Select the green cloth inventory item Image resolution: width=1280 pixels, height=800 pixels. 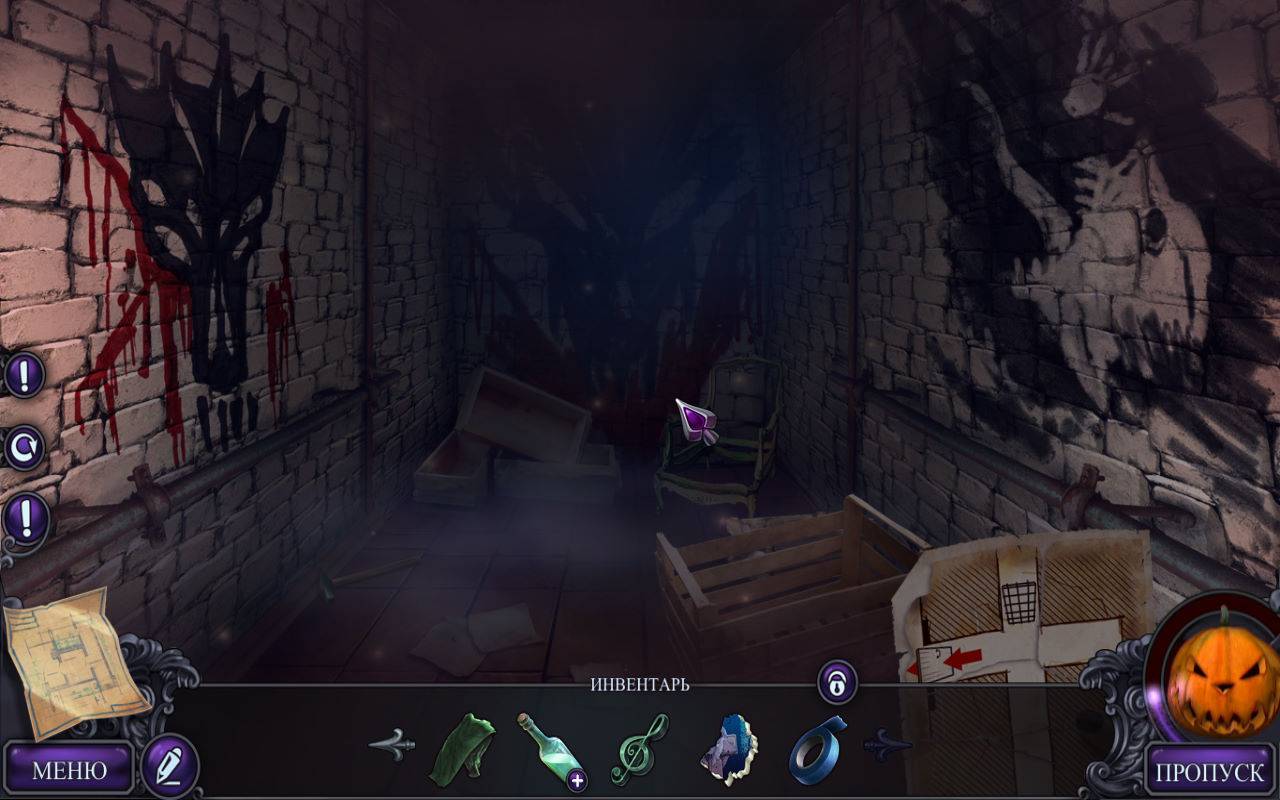(462, 748)
